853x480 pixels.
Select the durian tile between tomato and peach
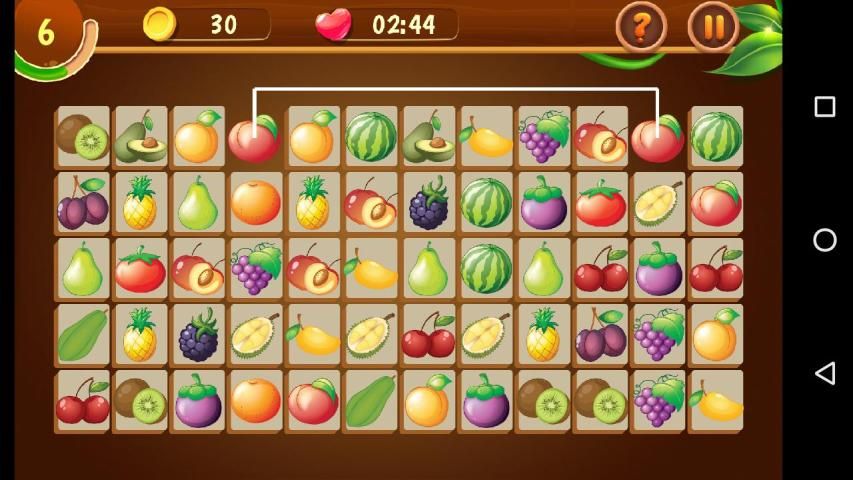click(x=658, y=203)
